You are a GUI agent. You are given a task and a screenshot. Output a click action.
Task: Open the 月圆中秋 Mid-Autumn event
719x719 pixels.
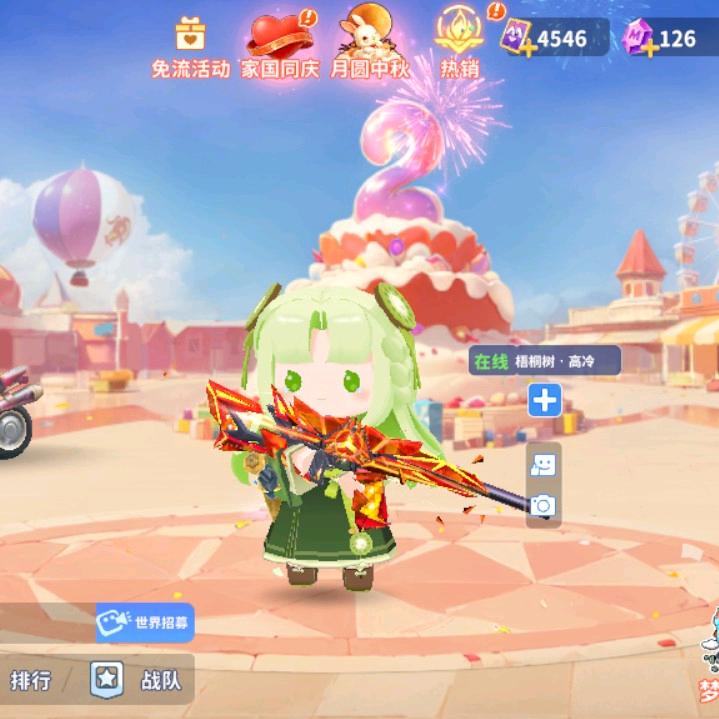tap(369, 47)
